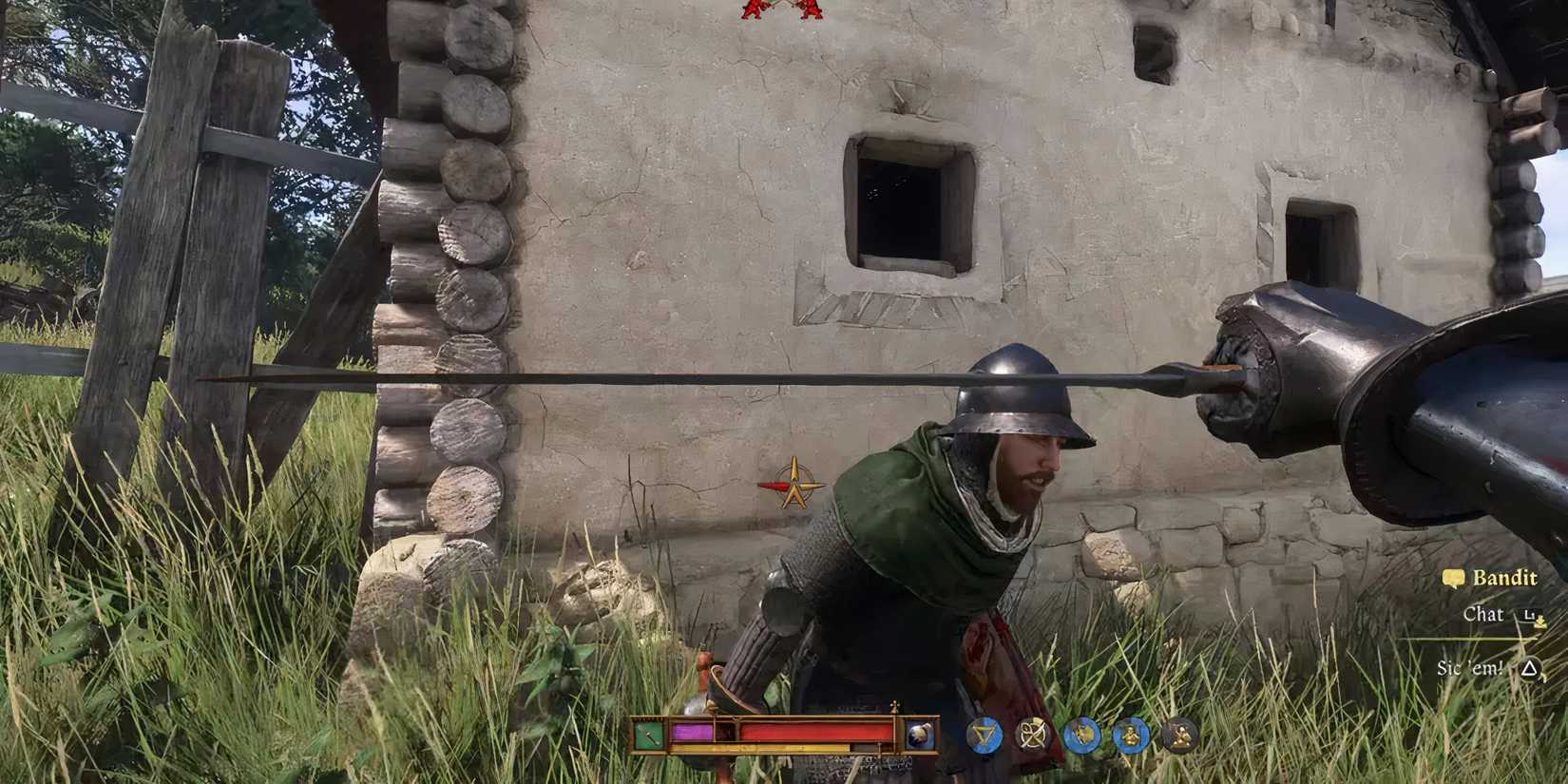Screen dimensions: 1568x784
Task: Click the potion flask icon on the HUD bar
Action: pyautogui.click(x=919, y=736)
